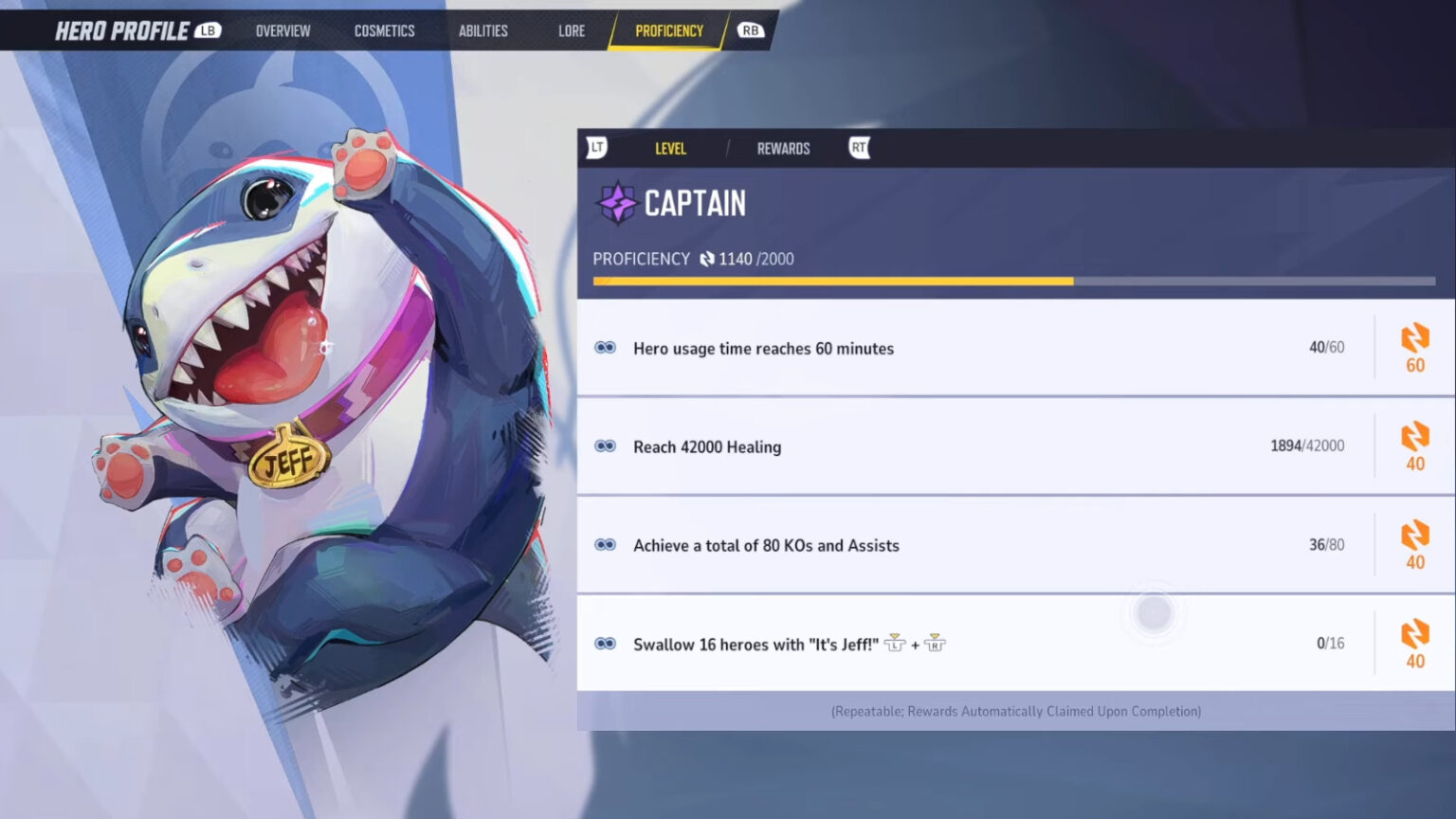Click the RT trigger icon after Rewards tab
This screenshot has height=819, width=1456.
pos(856,148)
